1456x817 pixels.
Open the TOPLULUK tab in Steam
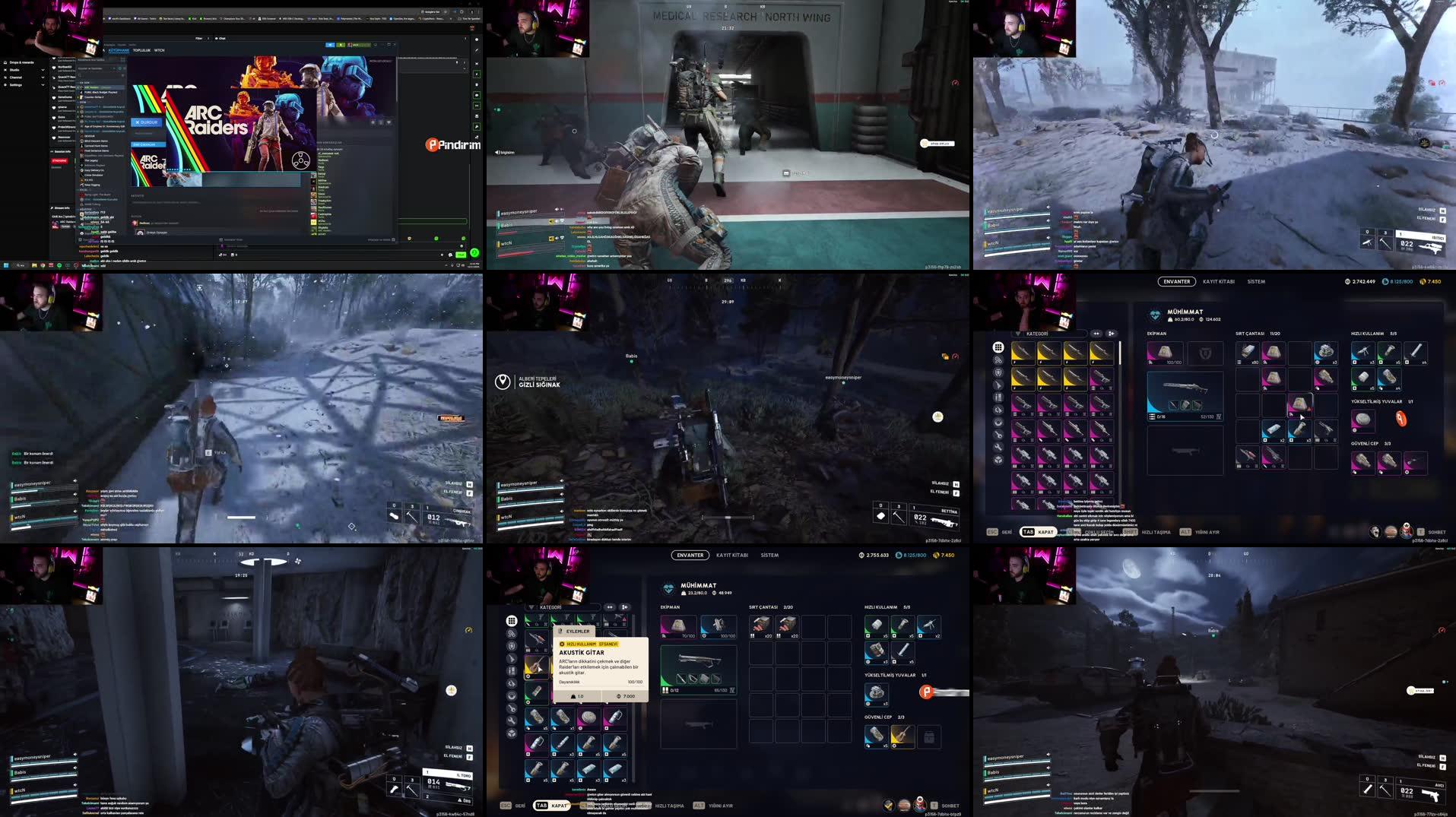[x=142, y=50]
